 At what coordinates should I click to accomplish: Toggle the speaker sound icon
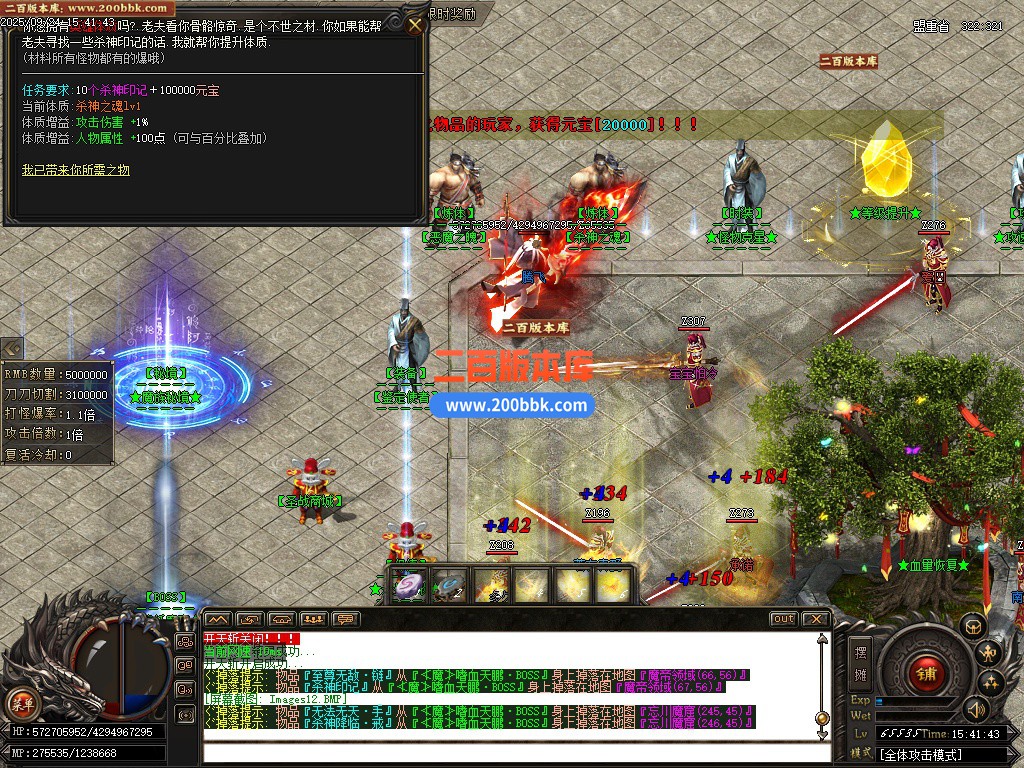(x=976, y=709)
